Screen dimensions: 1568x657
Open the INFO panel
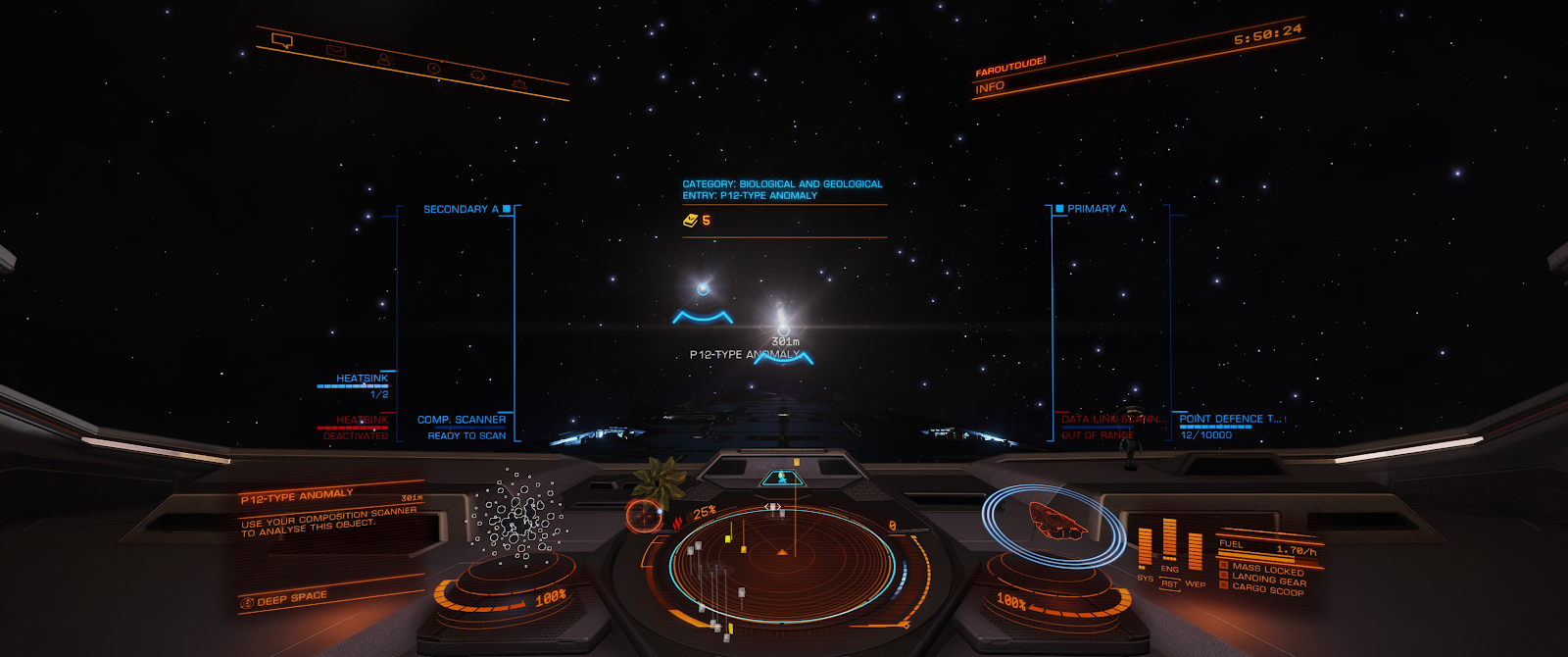point(990,87)
